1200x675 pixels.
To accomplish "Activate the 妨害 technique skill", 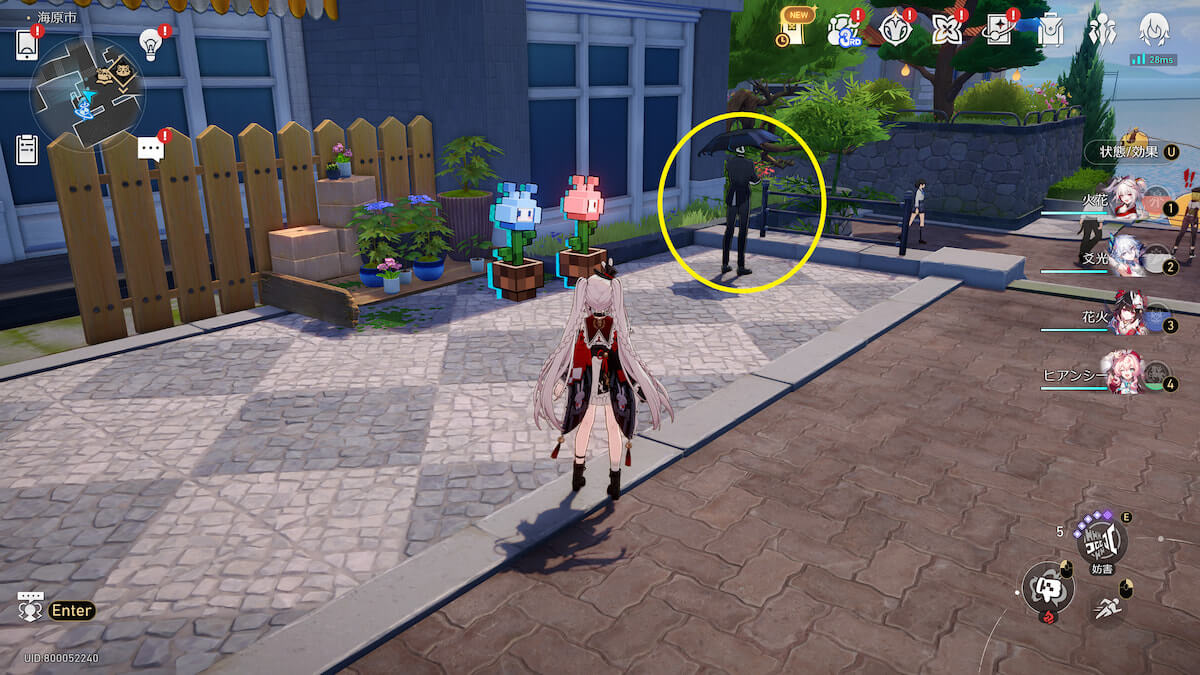I will 1101,540.
